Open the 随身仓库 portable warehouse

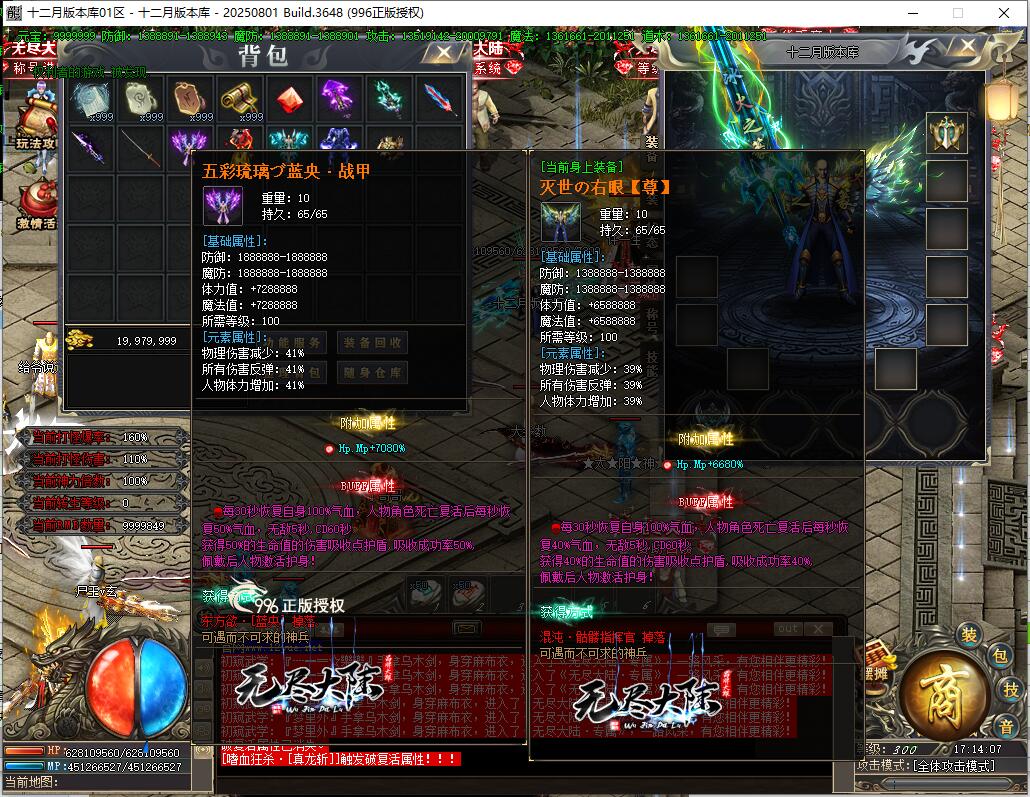372,373
